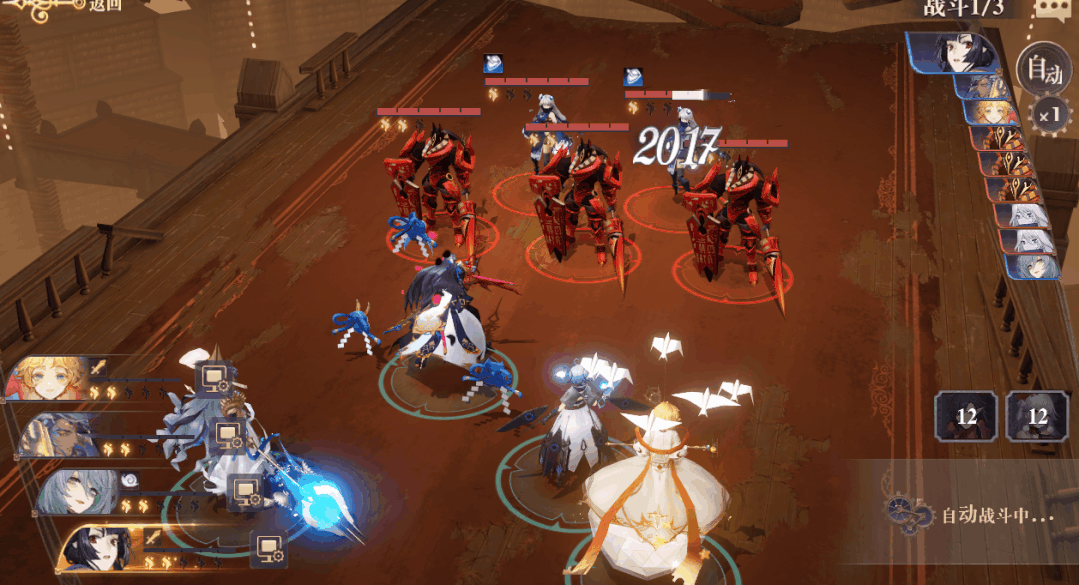Open AI settings icon beside black-haired hero
The height and width of the screenshot is (585, 1079).
point(268,547)
